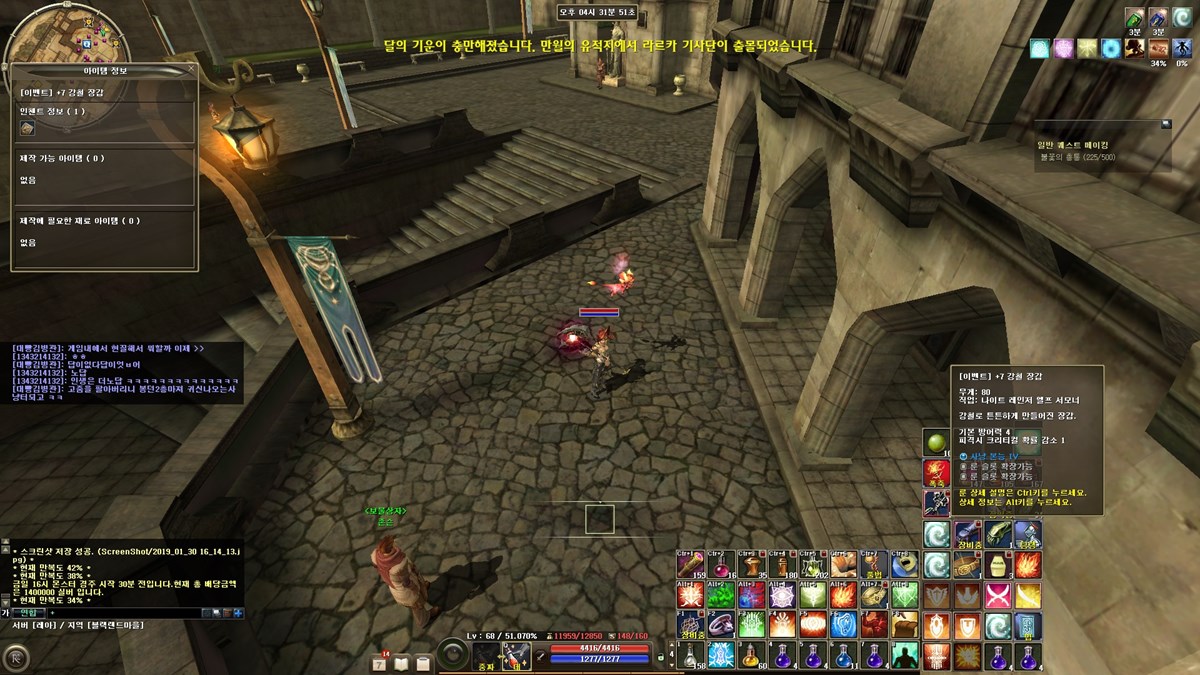This screenshot has height=675, width=1200.
Task: Open the round main menu button
Action: pyautogui.click(x=17, y=657)
